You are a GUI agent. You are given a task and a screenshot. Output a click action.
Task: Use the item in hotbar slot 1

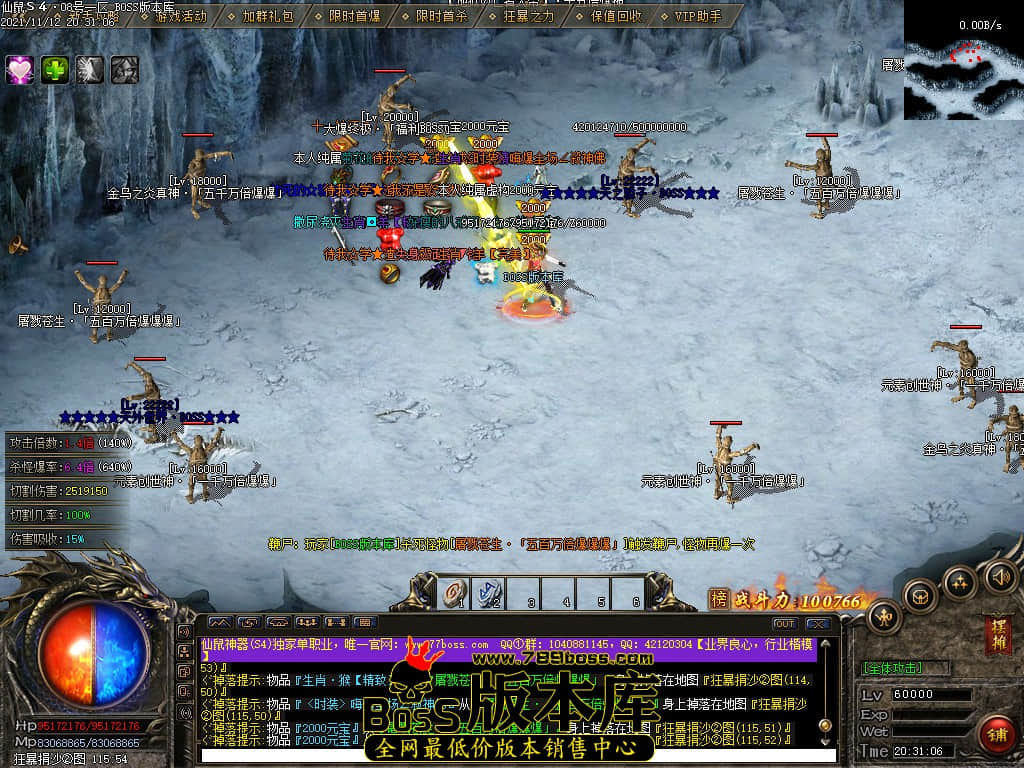coord(456,593)
